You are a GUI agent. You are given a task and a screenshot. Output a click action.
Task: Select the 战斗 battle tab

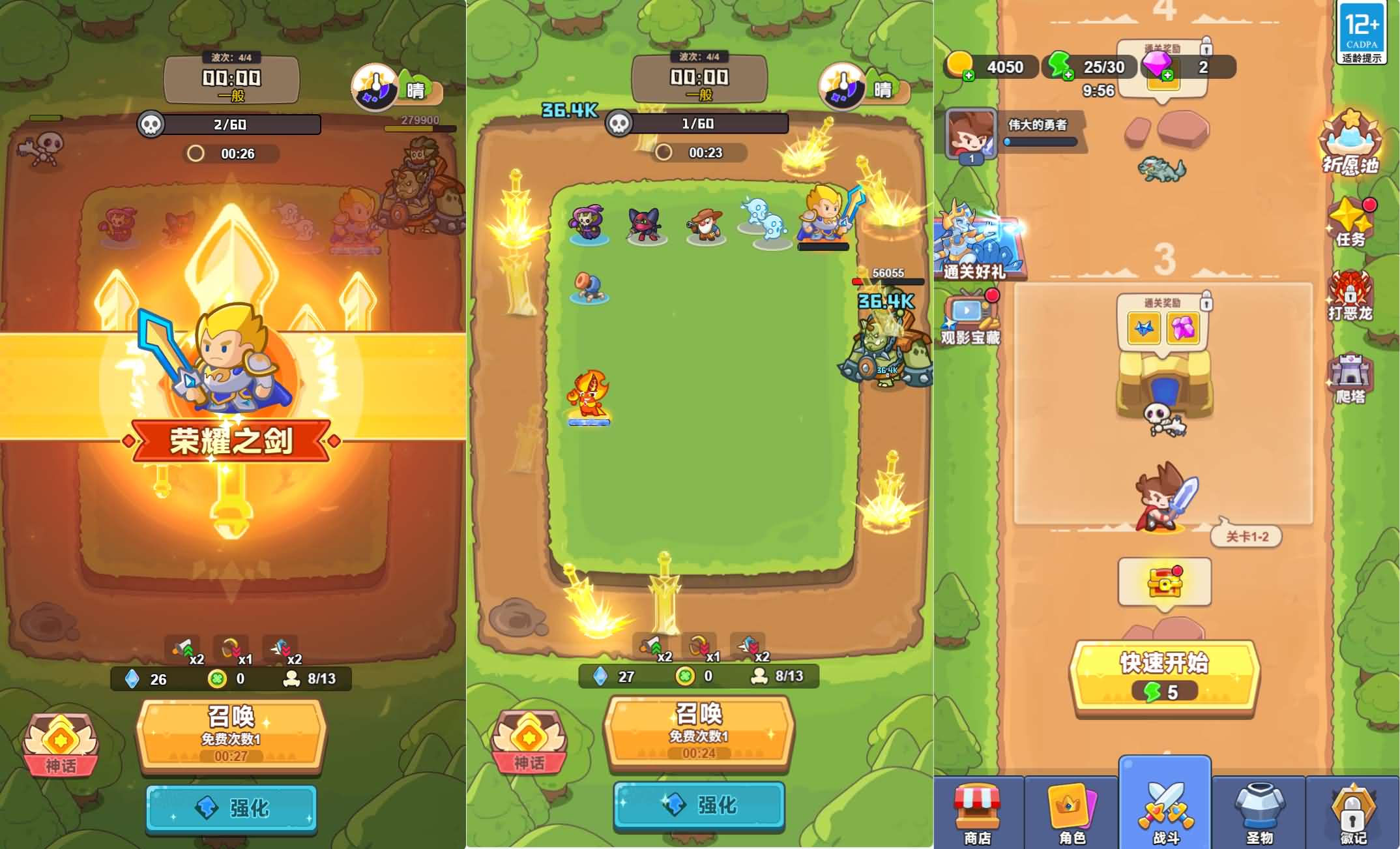(1165, 812)
